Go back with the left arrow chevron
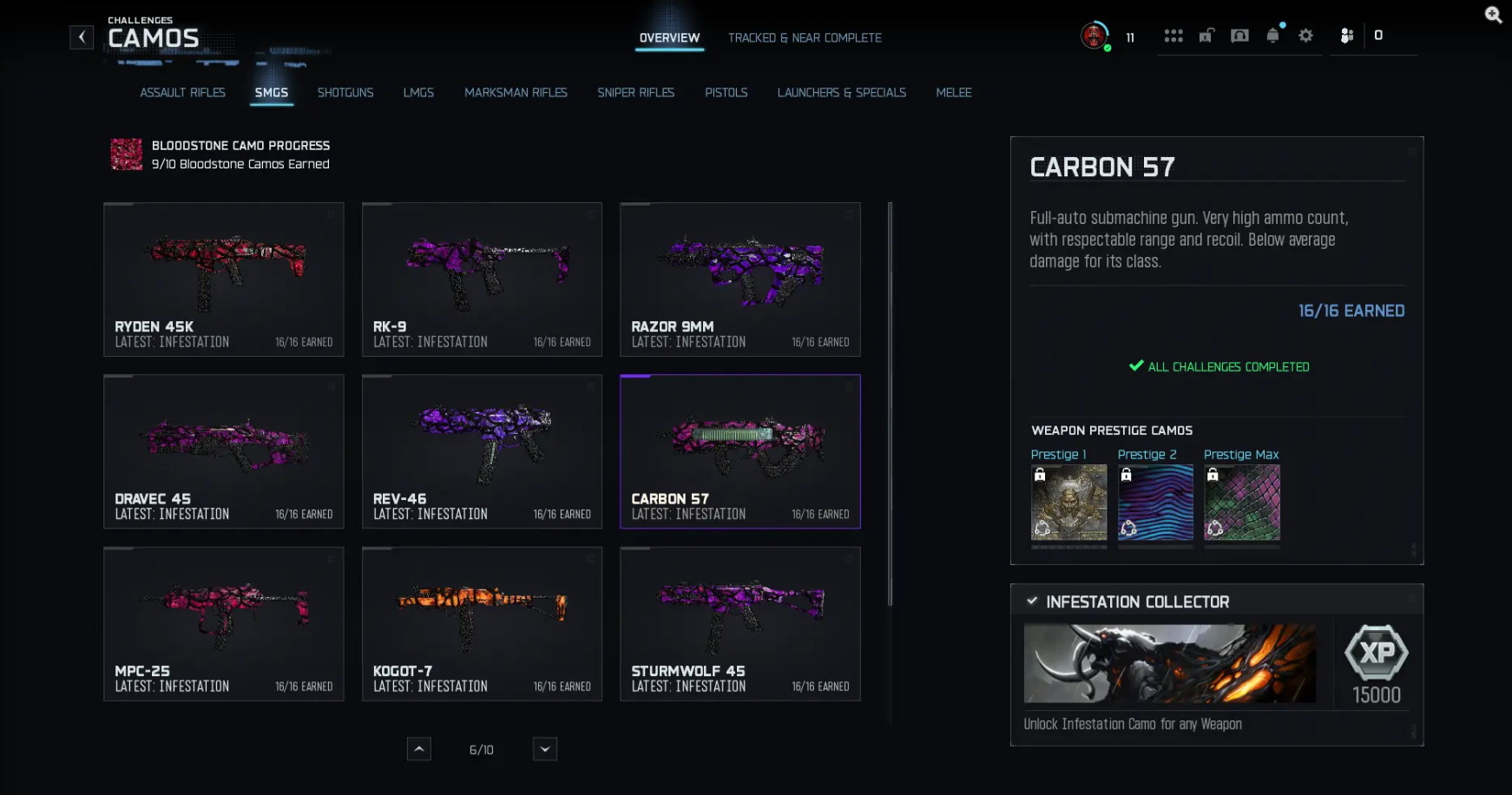Viewport: 1512px width, 795px height. pos(81,36)
